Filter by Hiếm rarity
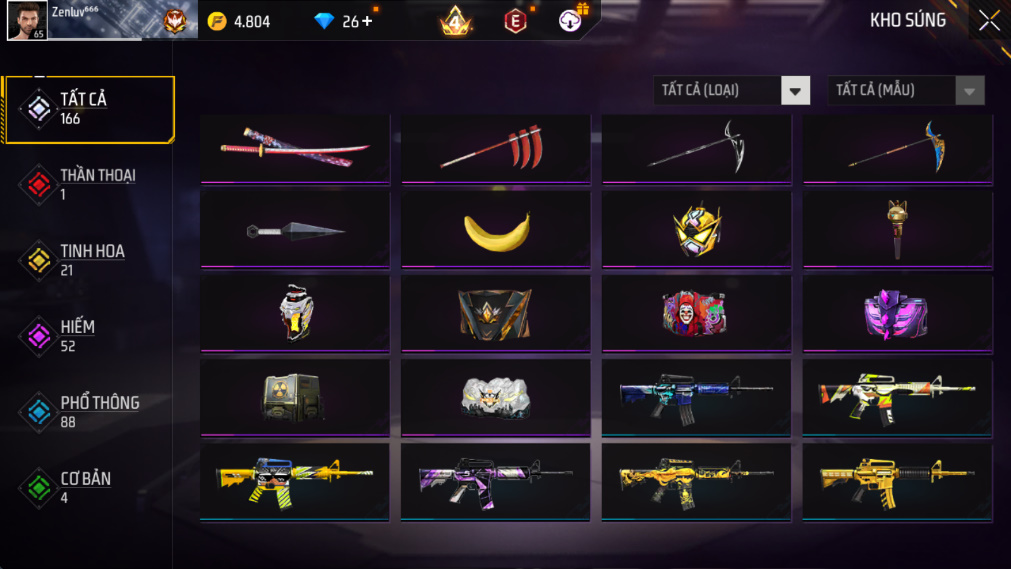 pyautogui.click(x=88, y=336)
